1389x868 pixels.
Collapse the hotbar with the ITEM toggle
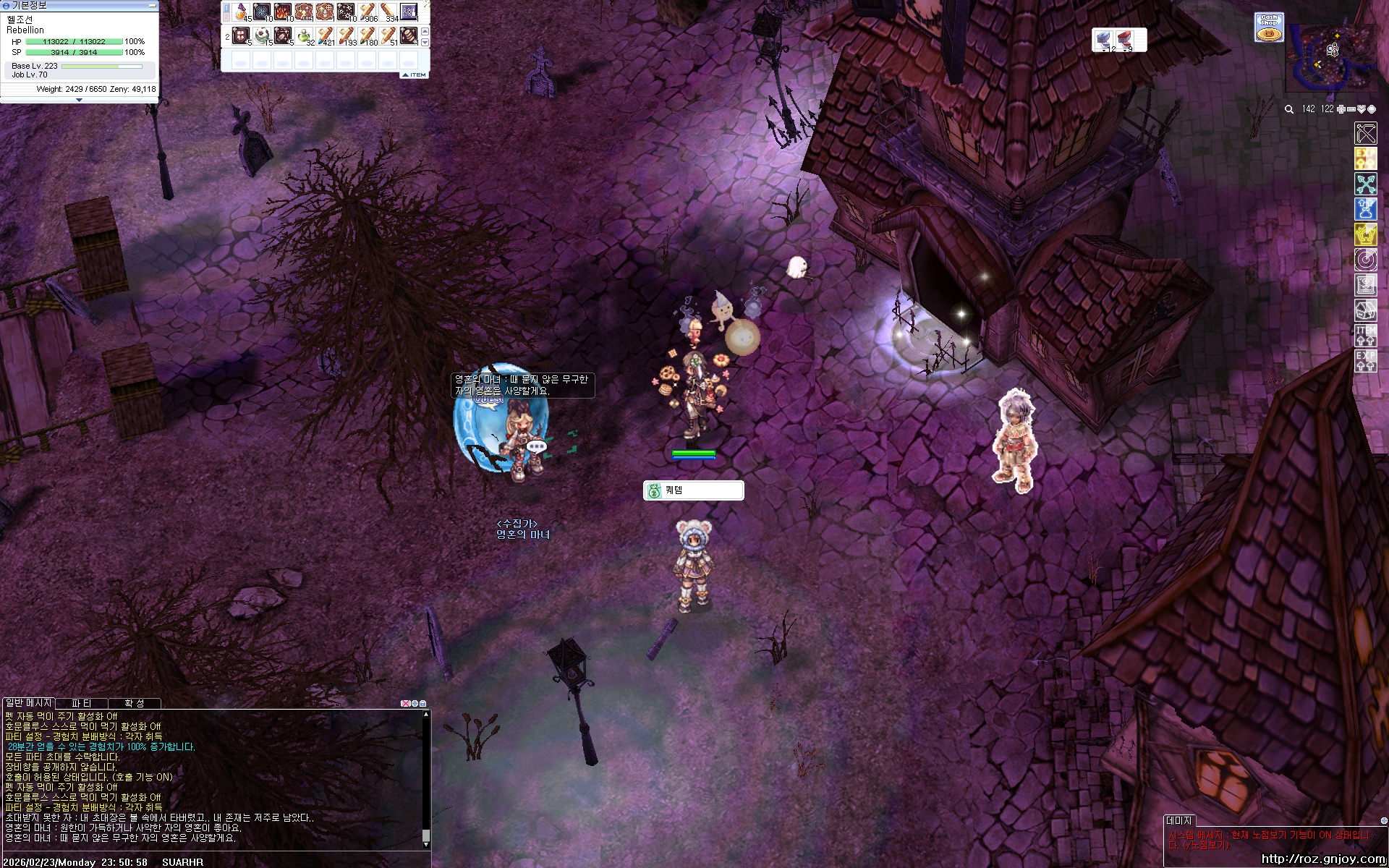click(414, 75)
